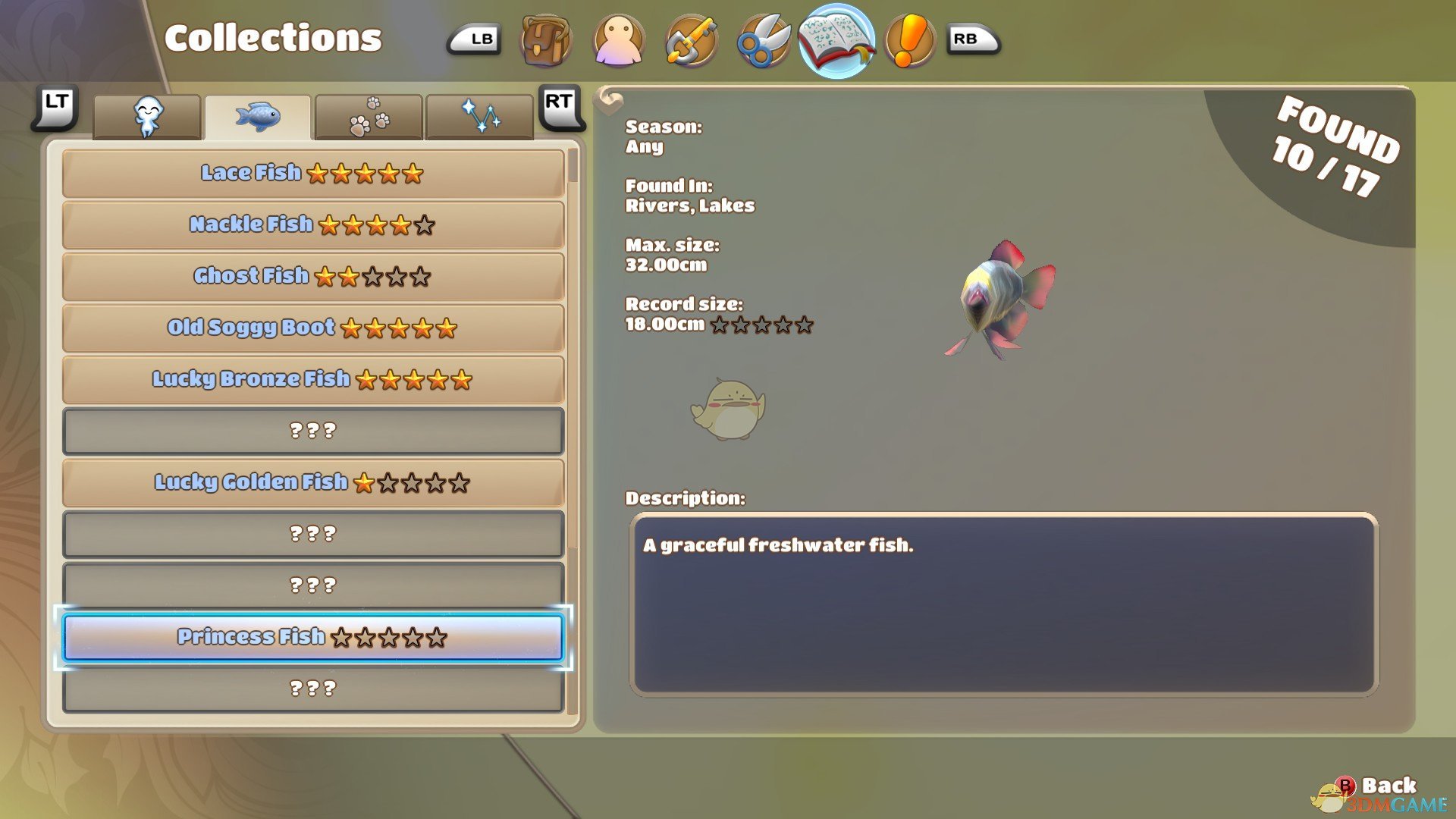Image resolution: width=1456 pixels, height=819 pixels.
Task: Select the Nackle Fish entry
Action: click(x=312, y=225)
